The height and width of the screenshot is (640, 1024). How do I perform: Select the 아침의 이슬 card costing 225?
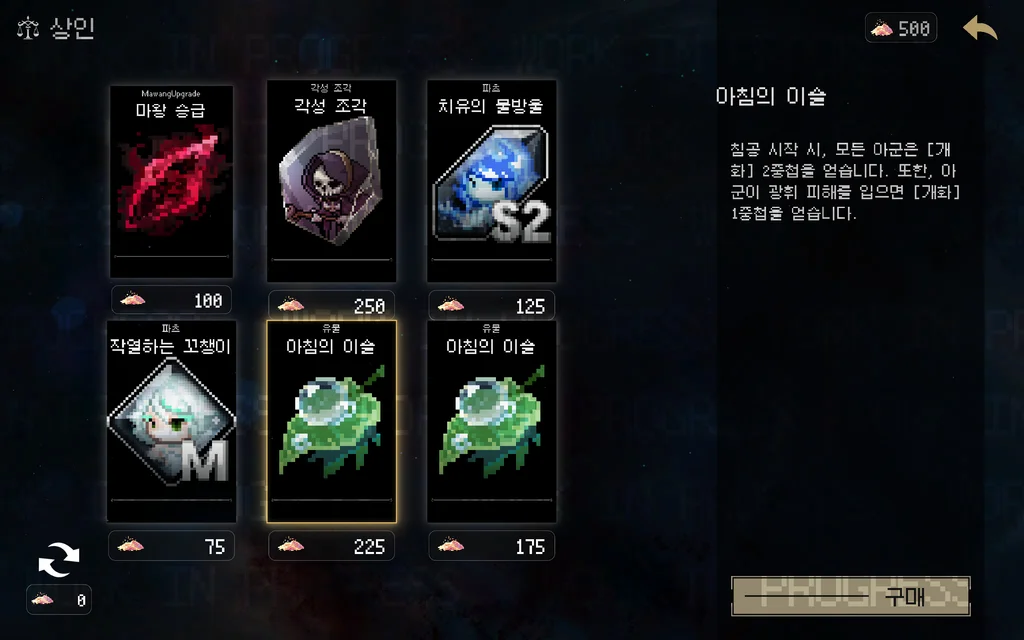[x=331, y=422]
